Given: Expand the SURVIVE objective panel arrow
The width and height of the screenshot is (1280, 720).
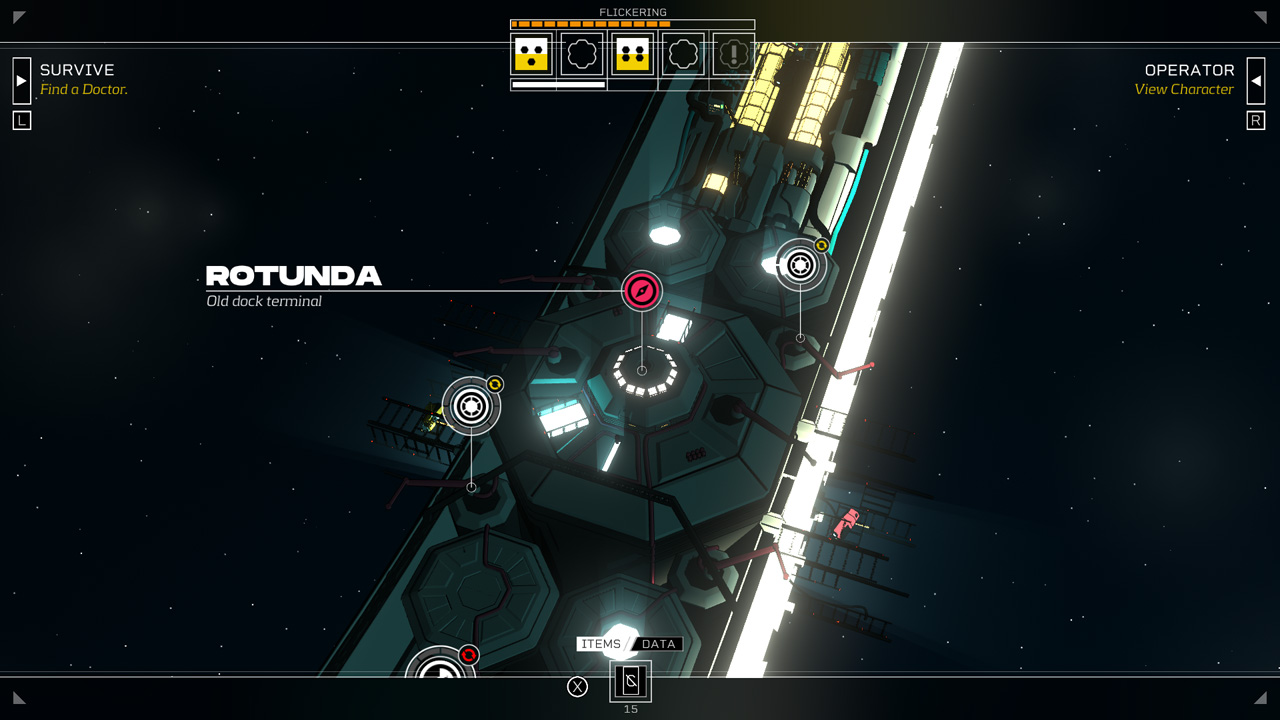Looking at the screenshot, I should click(21, 80).
